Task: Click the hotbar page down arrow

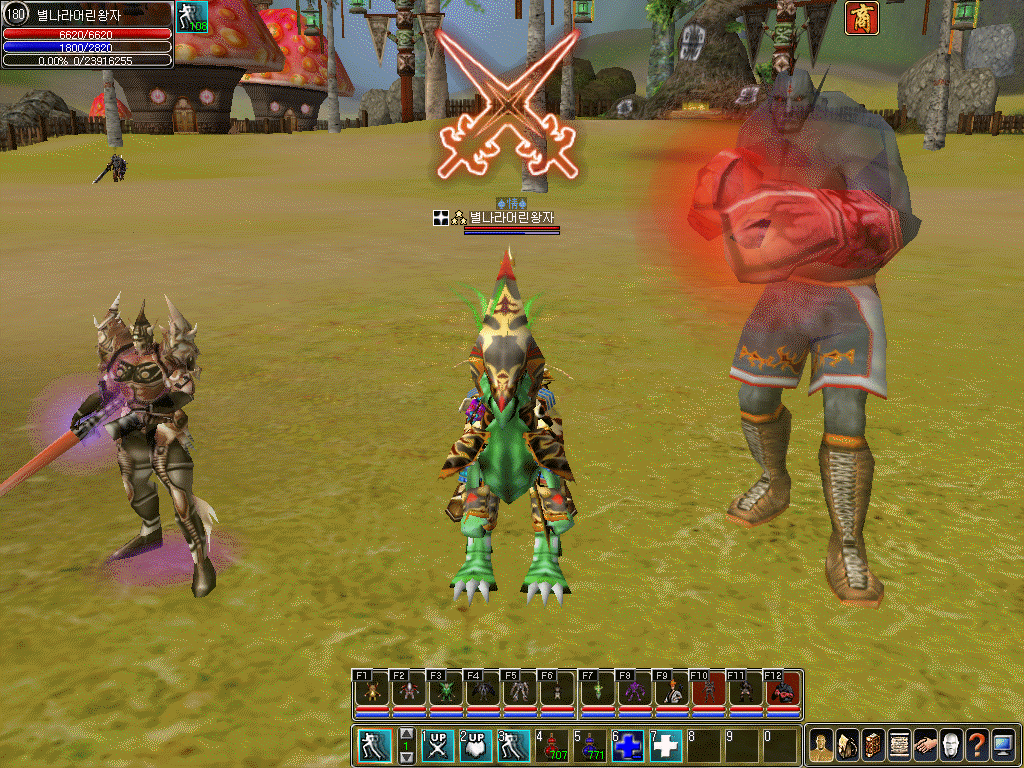Action: point(407,757)
